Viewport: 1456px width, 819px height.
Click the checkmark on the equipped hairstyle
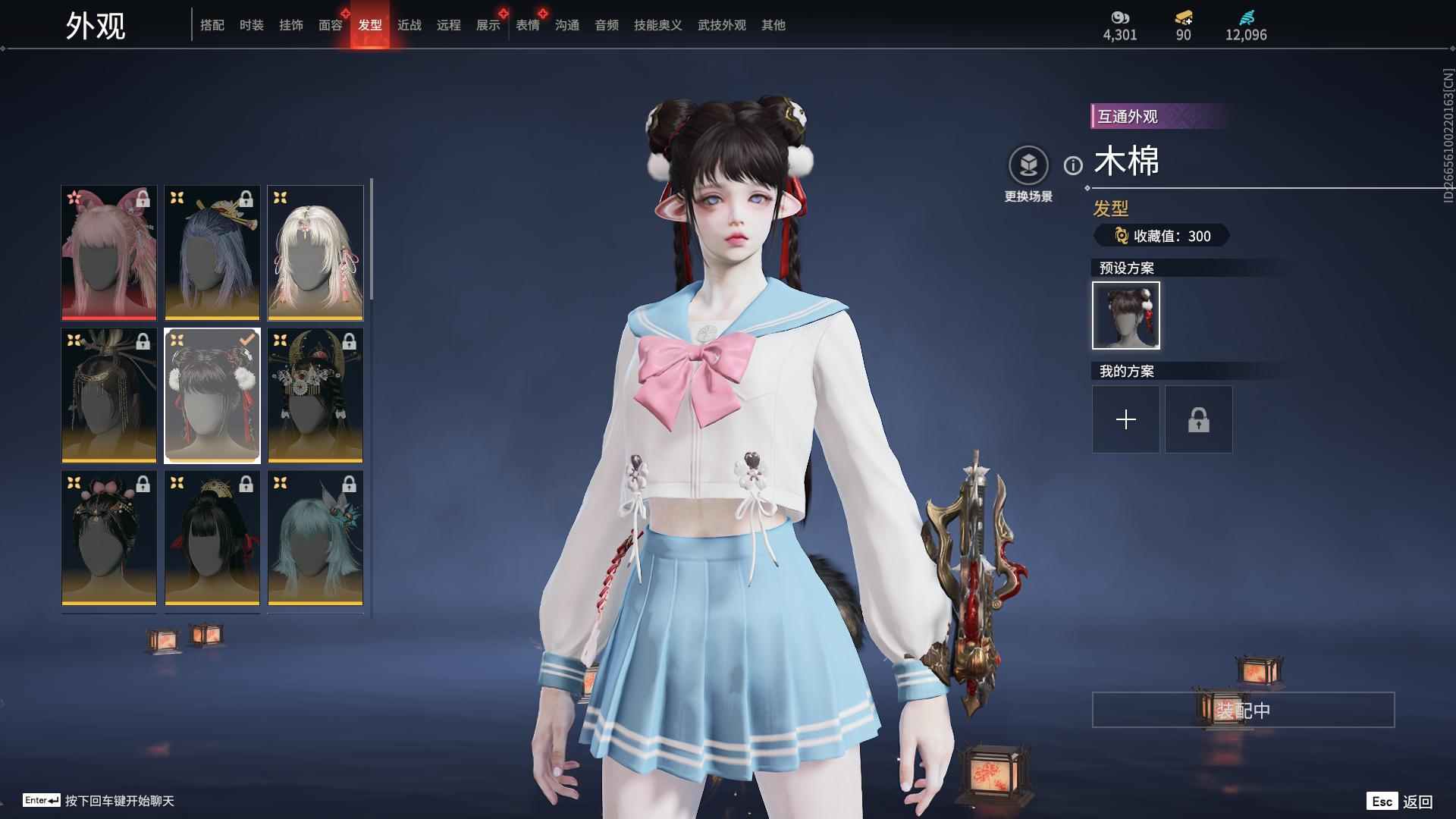245,340
